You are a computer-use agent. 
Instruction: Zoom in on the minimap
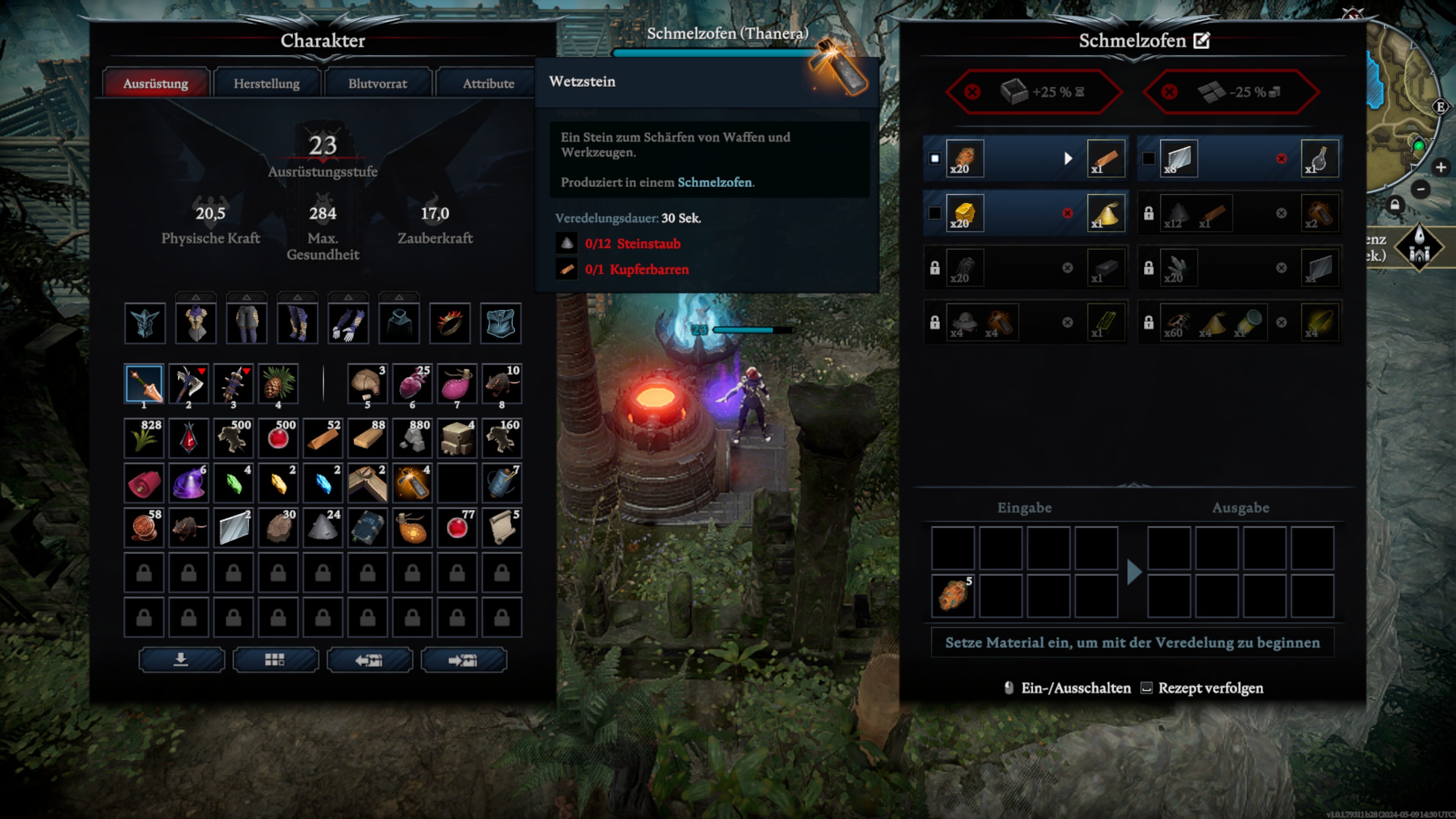point(1440,167)
